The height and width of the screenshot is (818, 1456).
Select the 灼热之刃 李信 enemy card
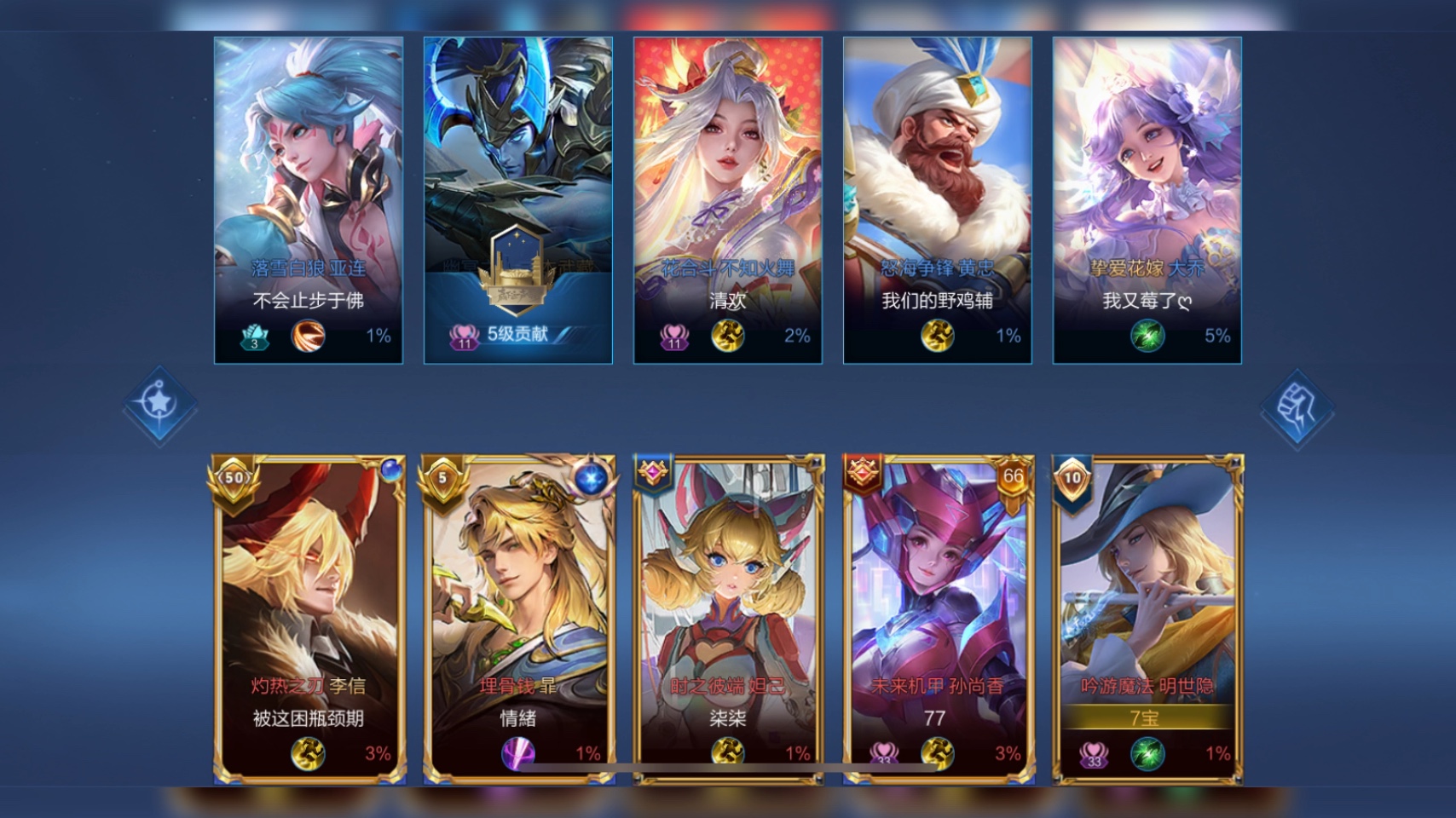tap(308, 618)
